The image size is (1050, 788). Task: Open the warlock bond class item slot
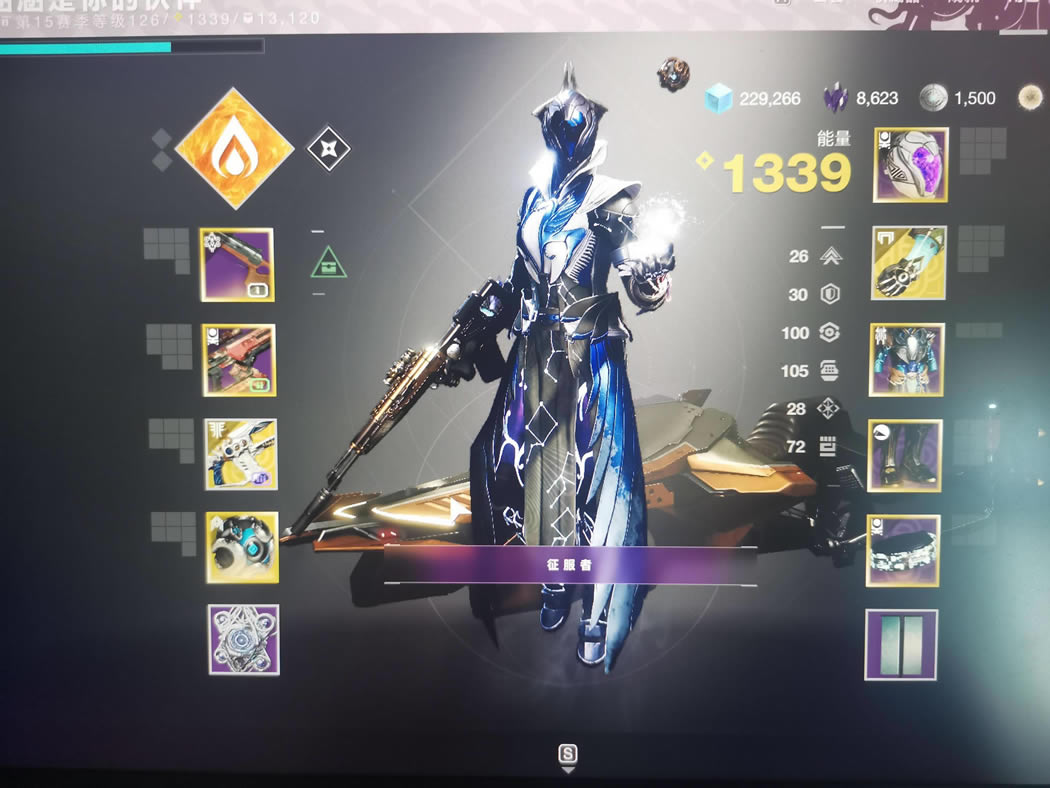903,551
